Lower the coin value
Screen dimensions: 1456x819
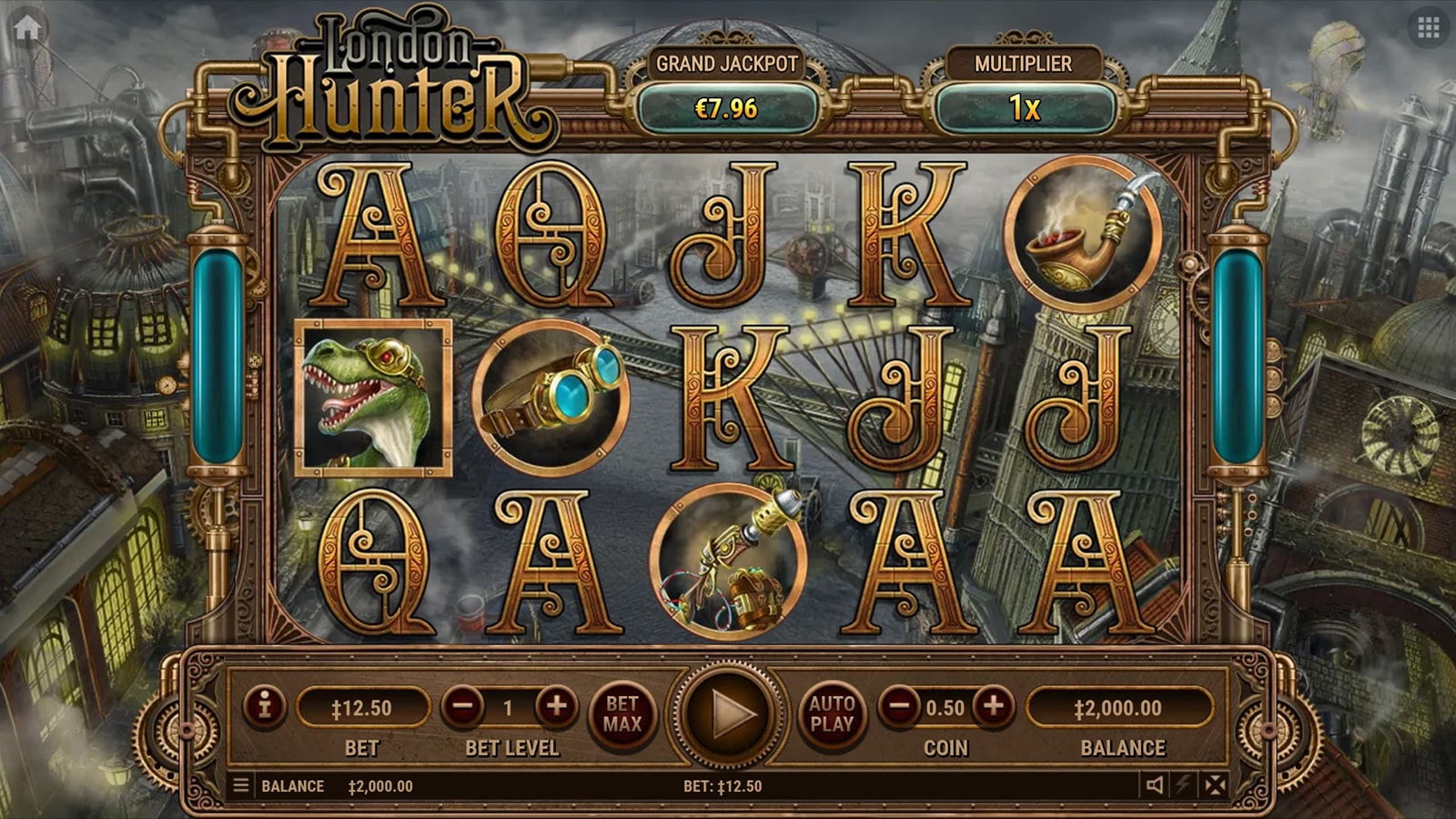899,706
